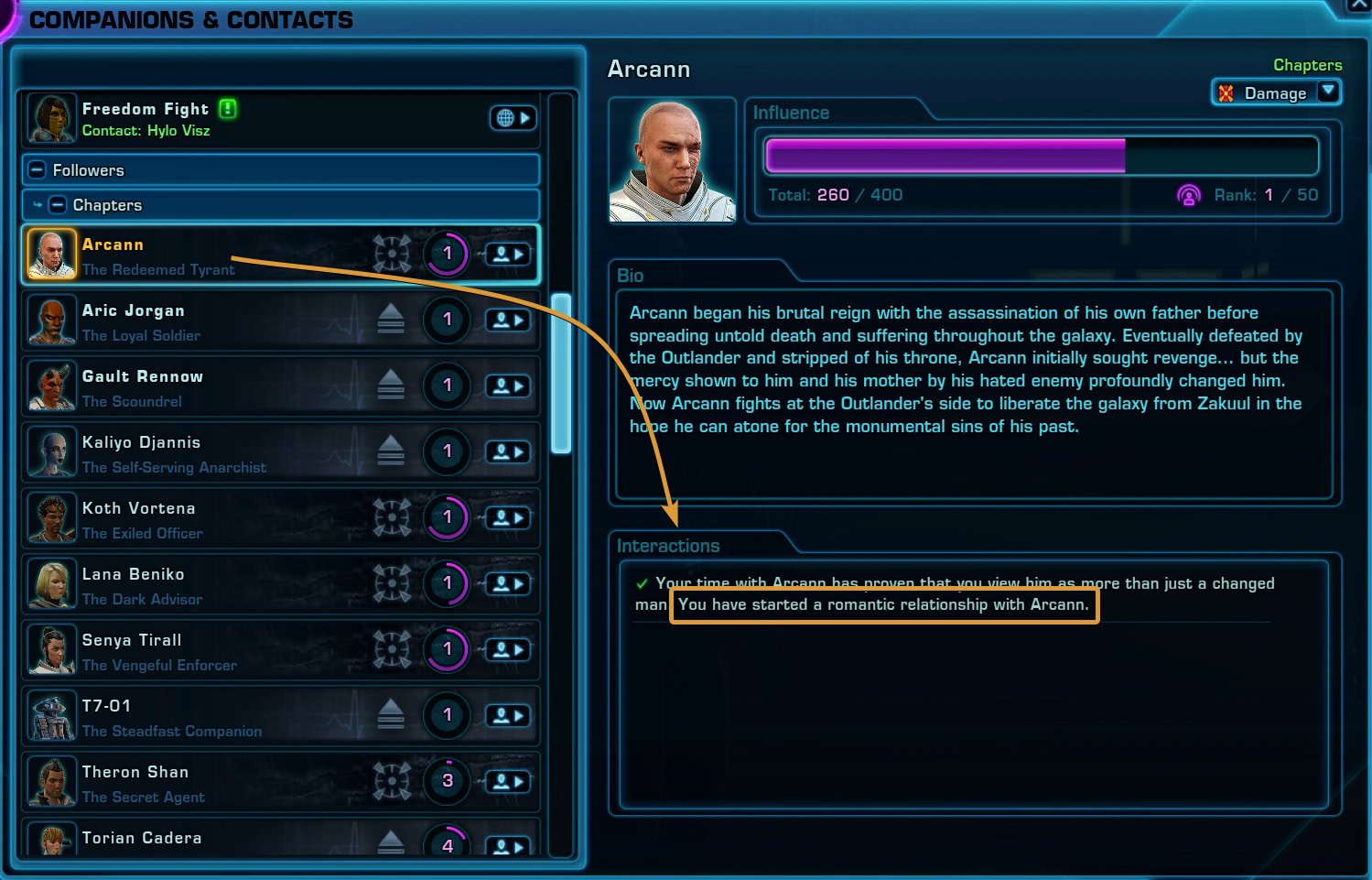Click the gift/interaction crosshair icon beside Arcann

pos(393,254)
